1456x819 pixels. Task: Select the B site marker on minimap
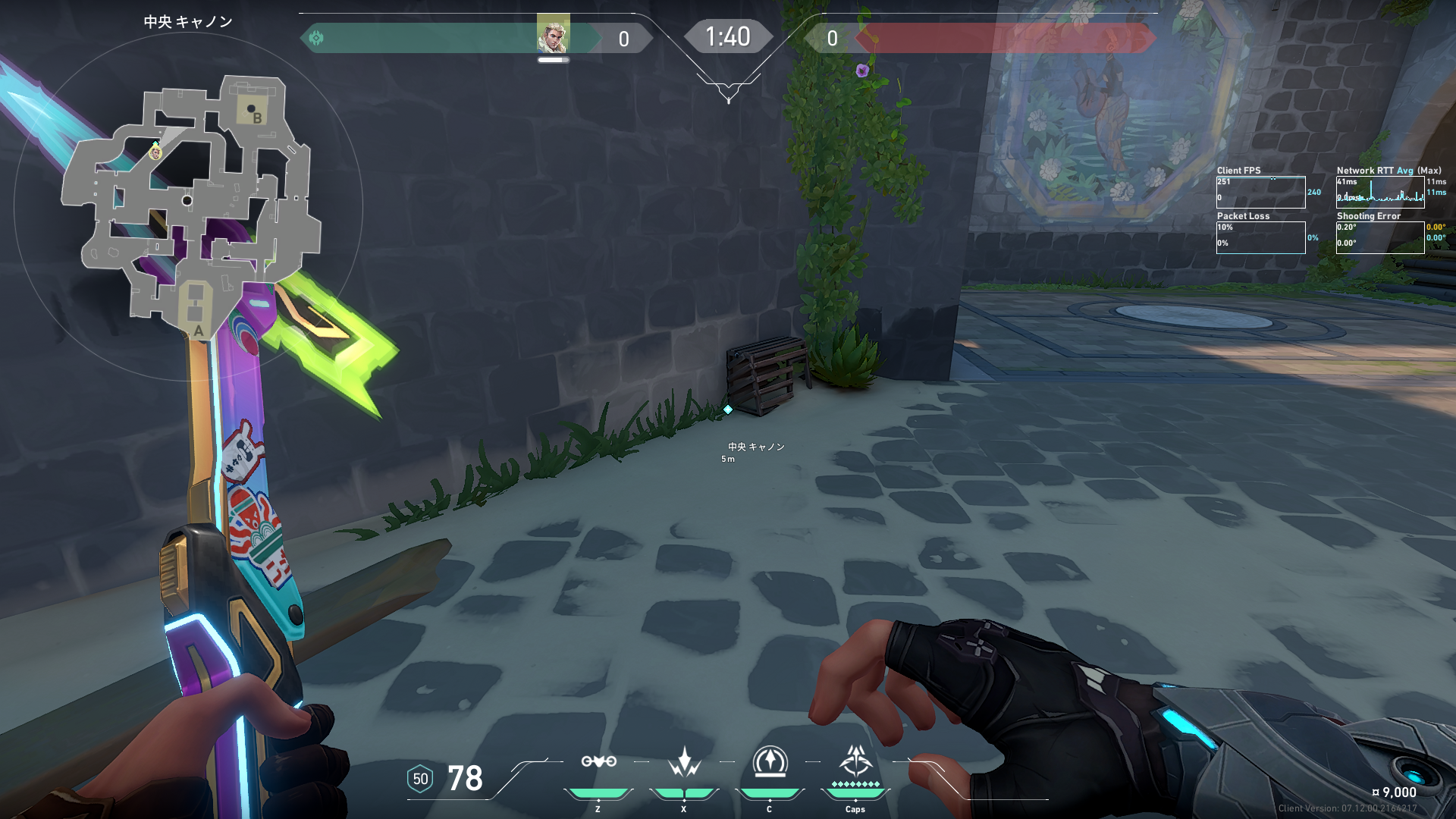[x=257, y=118]
